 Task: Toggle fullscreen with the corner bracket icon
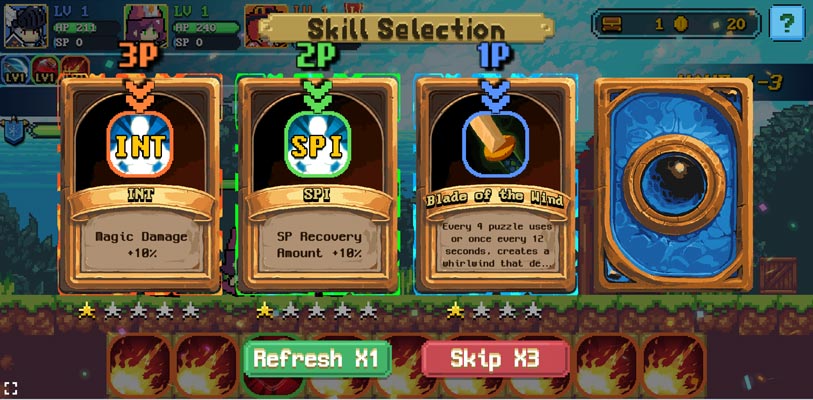click(x=11, y=387)
